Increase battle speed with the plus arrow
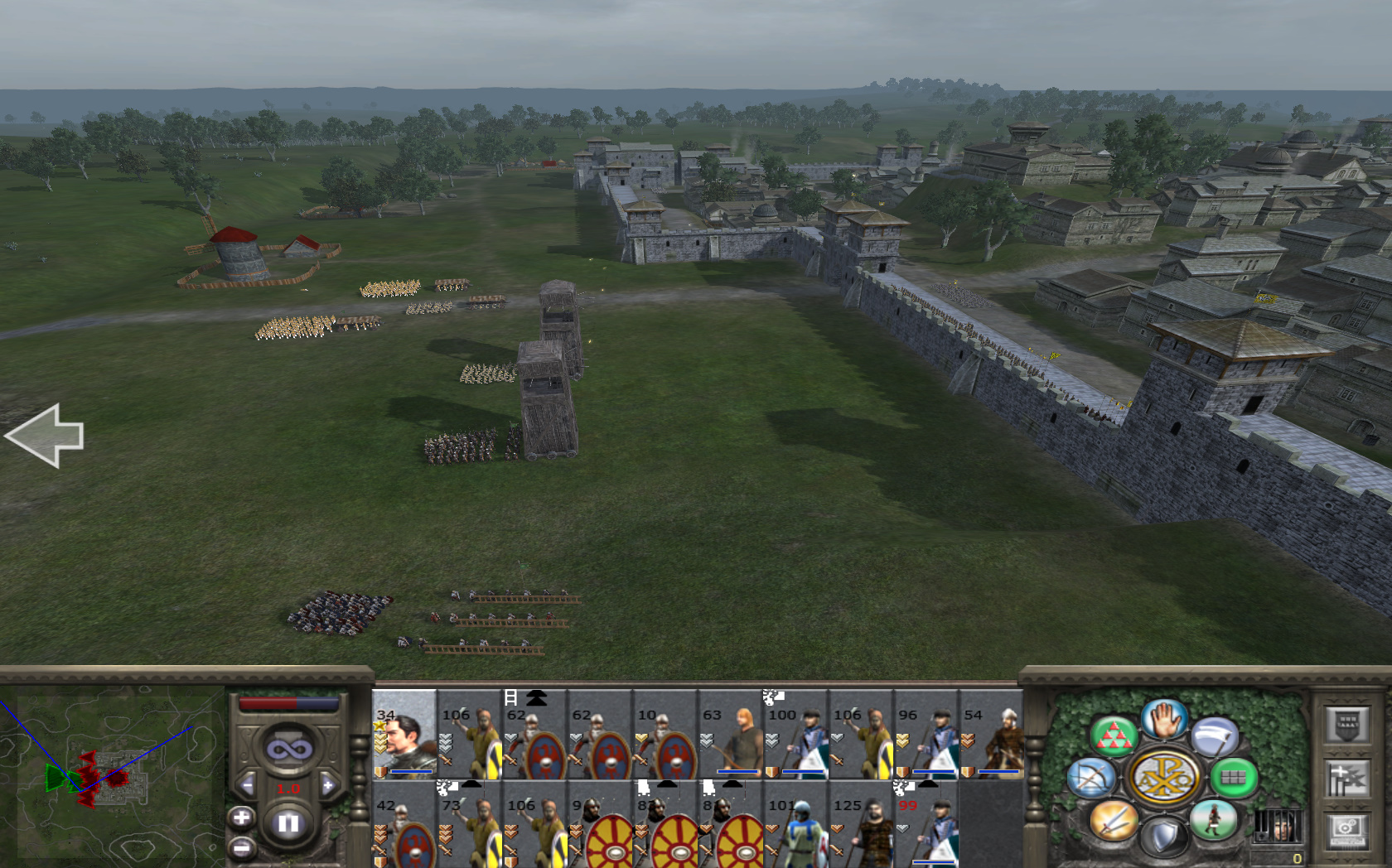 point(328,785)
